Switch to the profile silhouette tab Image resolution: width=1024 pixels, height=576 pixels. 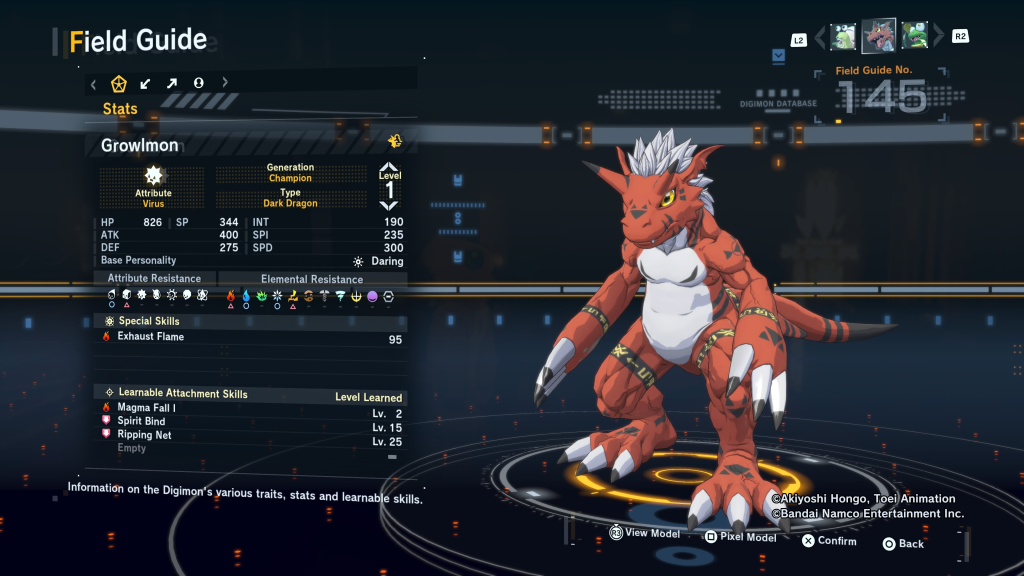(x=198, y=83)
